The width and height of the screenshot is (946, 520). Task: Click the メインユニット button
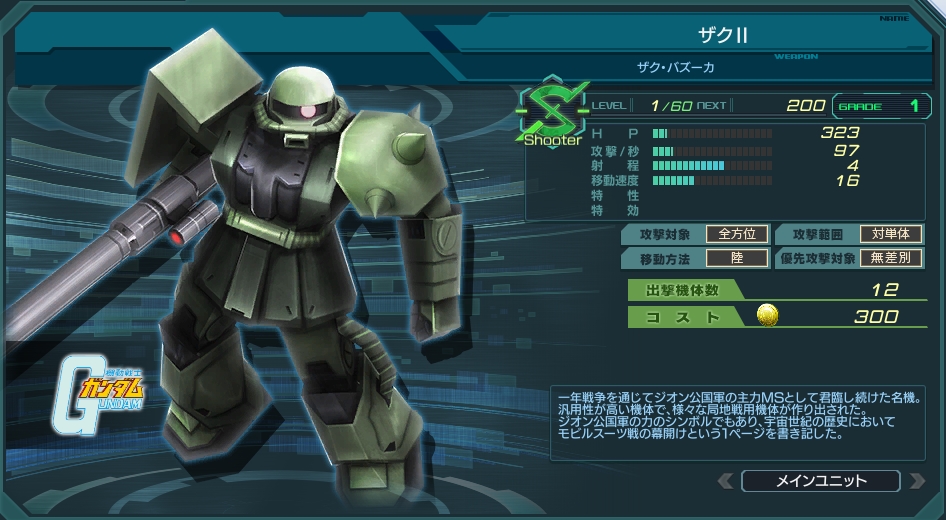820,481
